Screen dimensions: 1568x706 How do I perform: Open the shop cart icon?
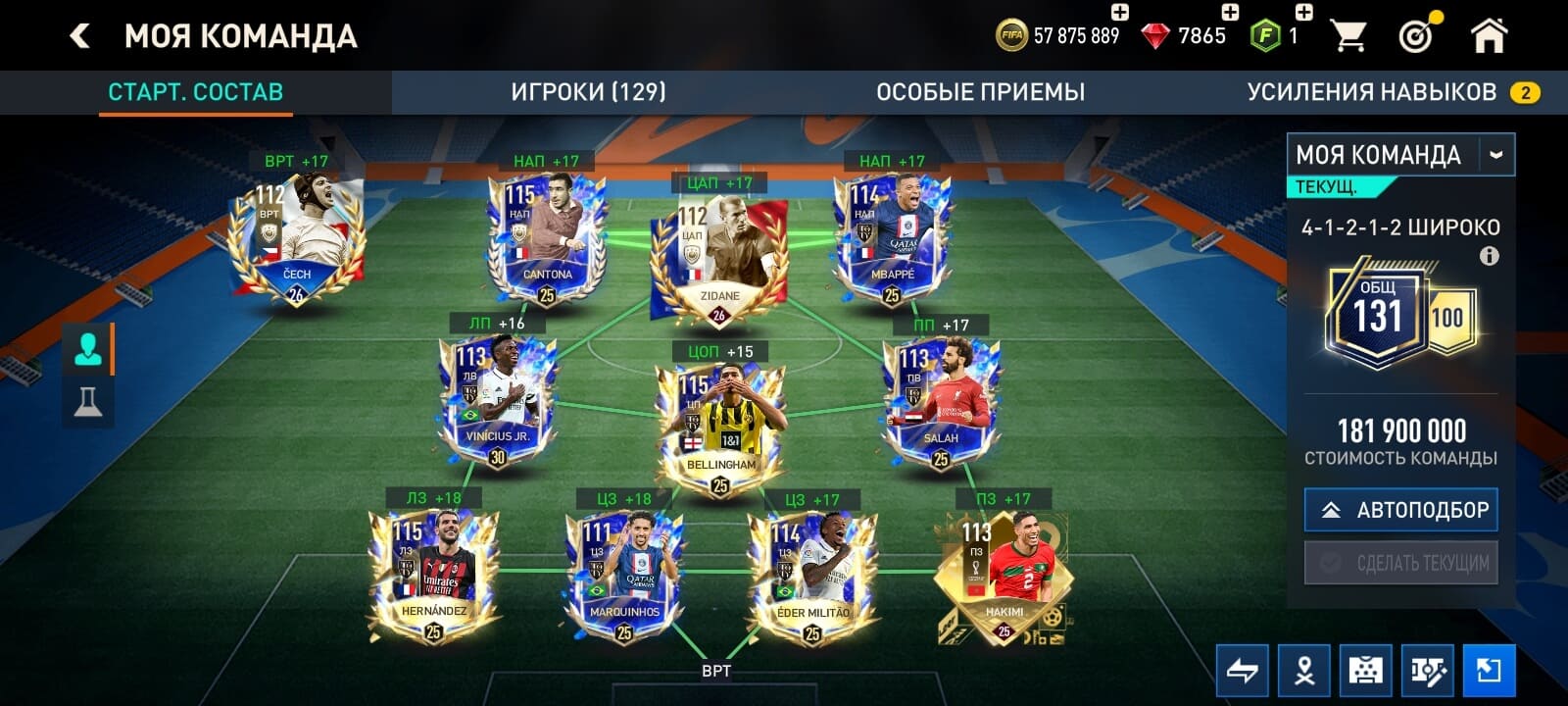click(x=1348, y=36)
